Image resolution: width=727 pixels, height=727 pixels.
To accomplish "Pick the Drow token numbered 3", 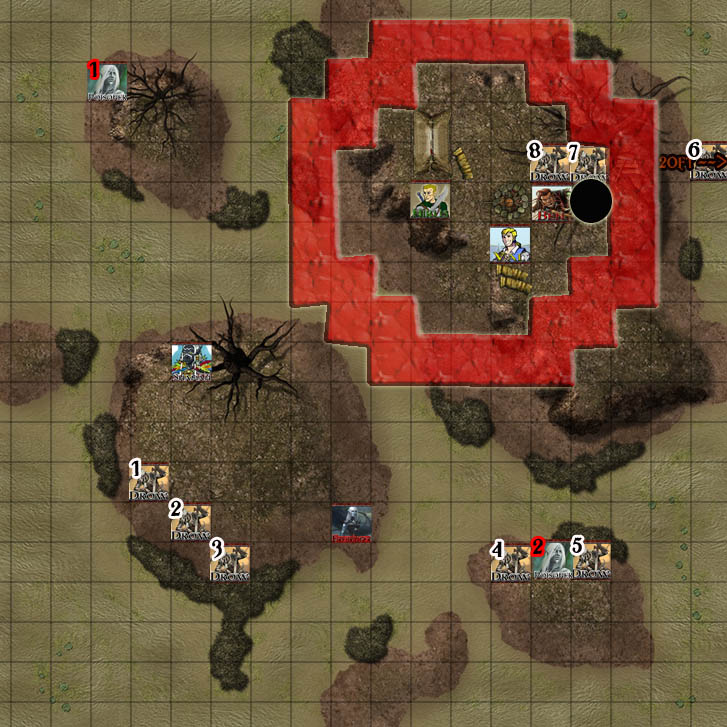I will coord(230,562).
